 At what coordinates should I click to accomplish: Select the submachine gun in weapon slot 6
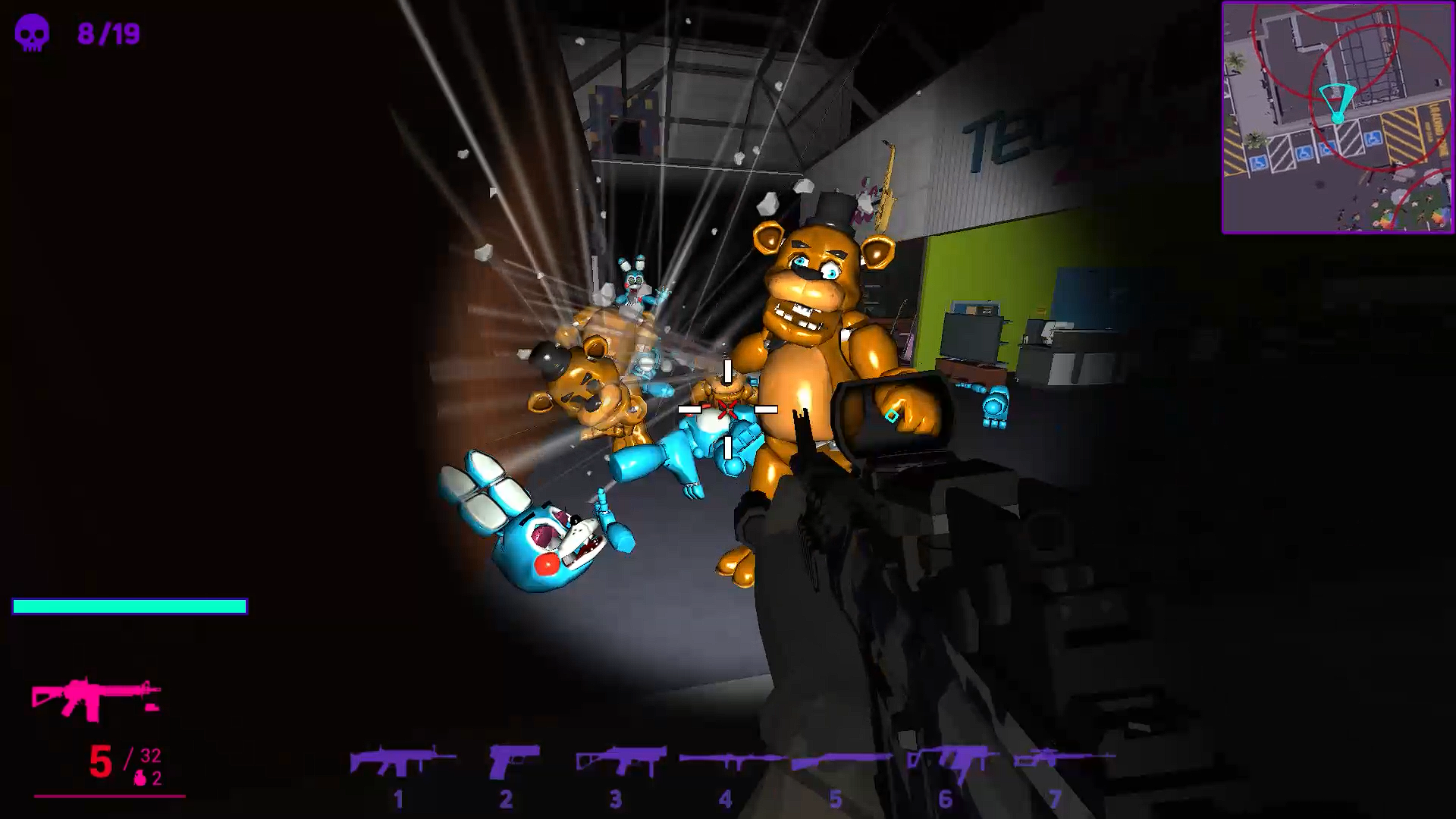[x=944, y=758]
